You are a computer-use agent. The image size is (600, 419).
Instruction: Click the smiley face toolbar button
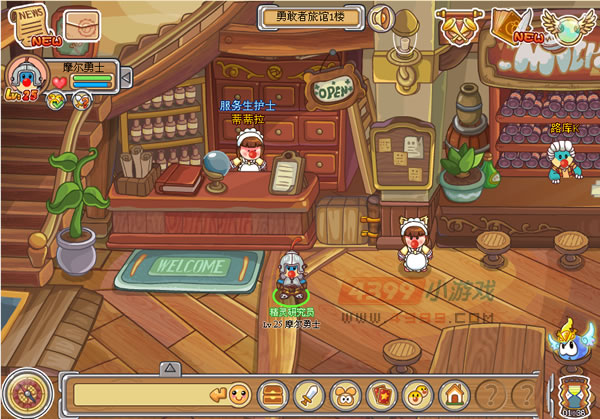coord(418,393)
